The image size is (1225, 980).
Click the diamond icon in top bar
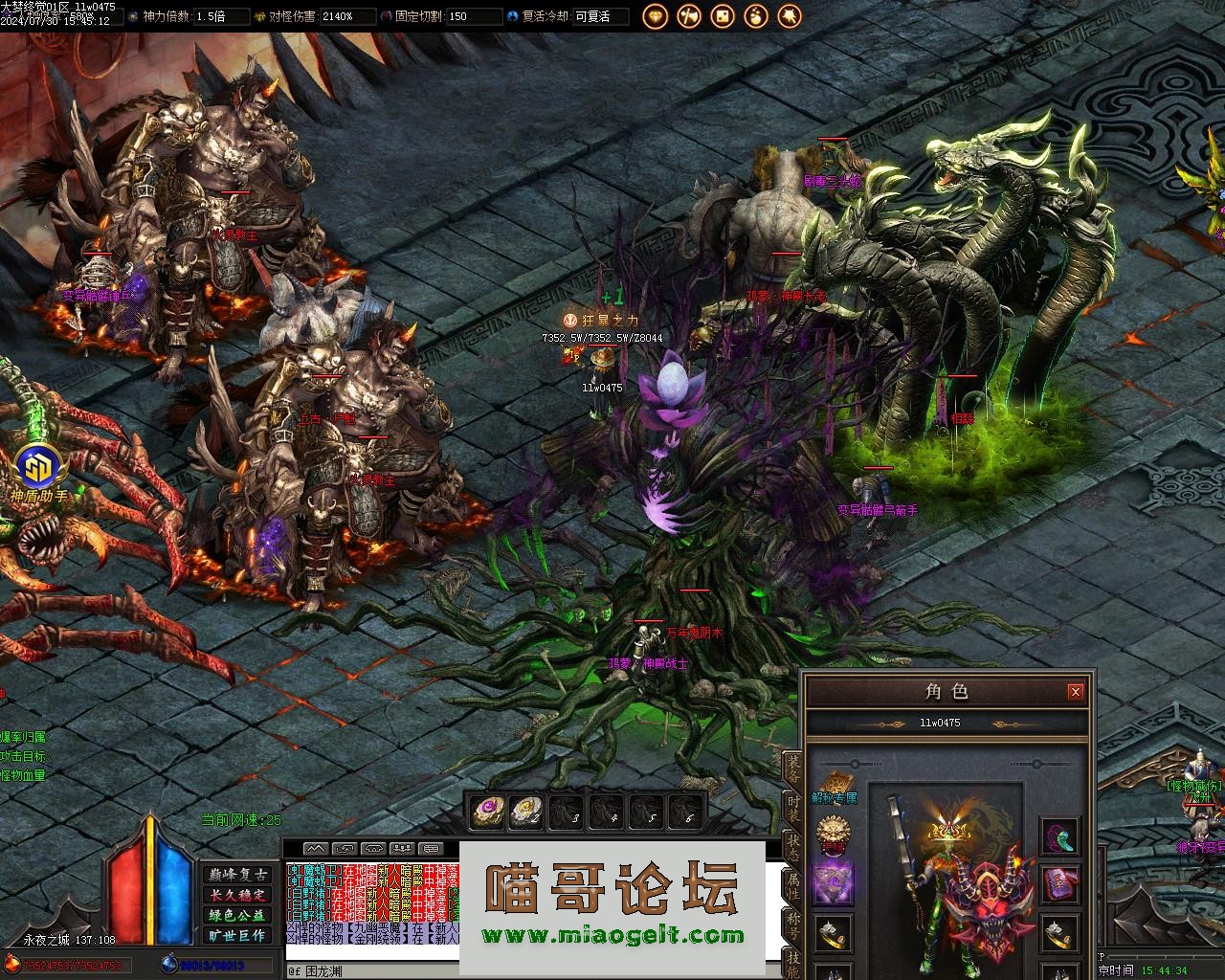point(655,15)
